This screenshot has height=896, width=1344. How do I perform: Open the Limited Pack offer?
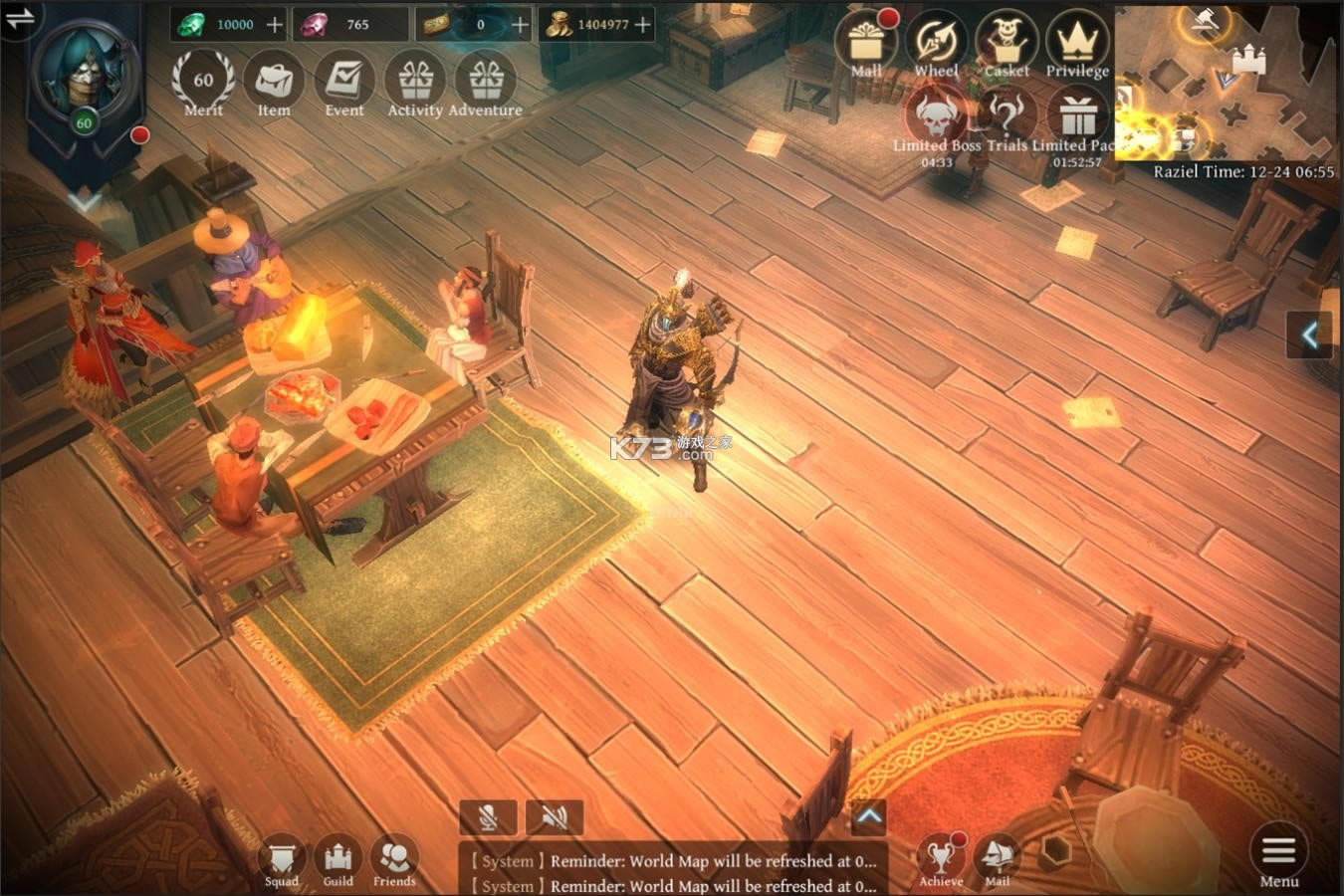[1077, 119]
